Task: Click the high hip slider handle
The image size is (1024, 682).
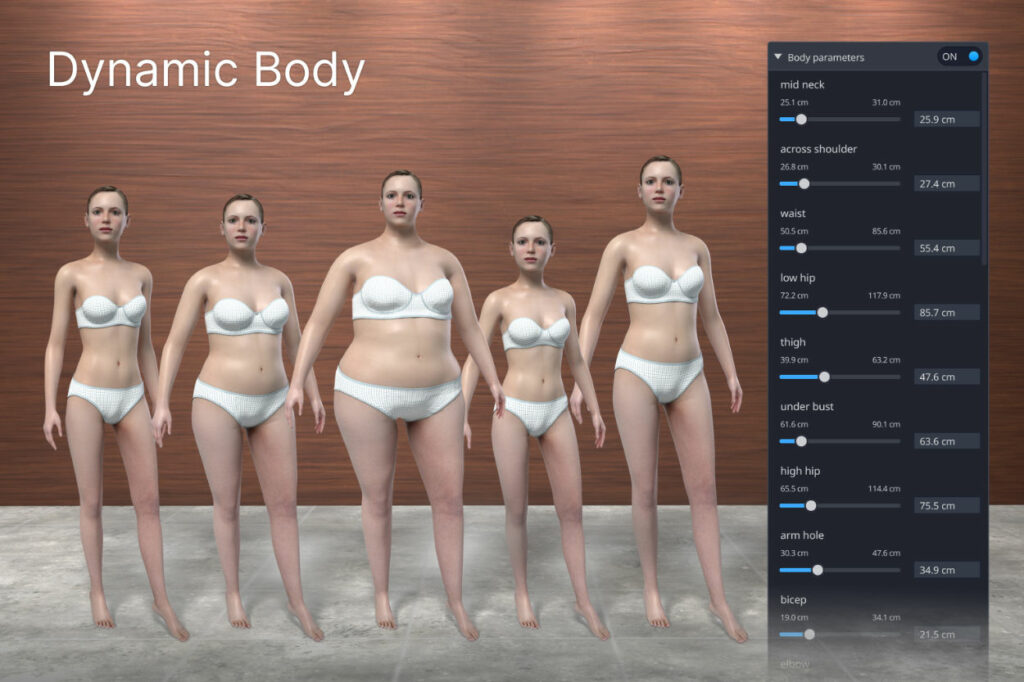Action: pyautogui.click(x=811, y=506)
